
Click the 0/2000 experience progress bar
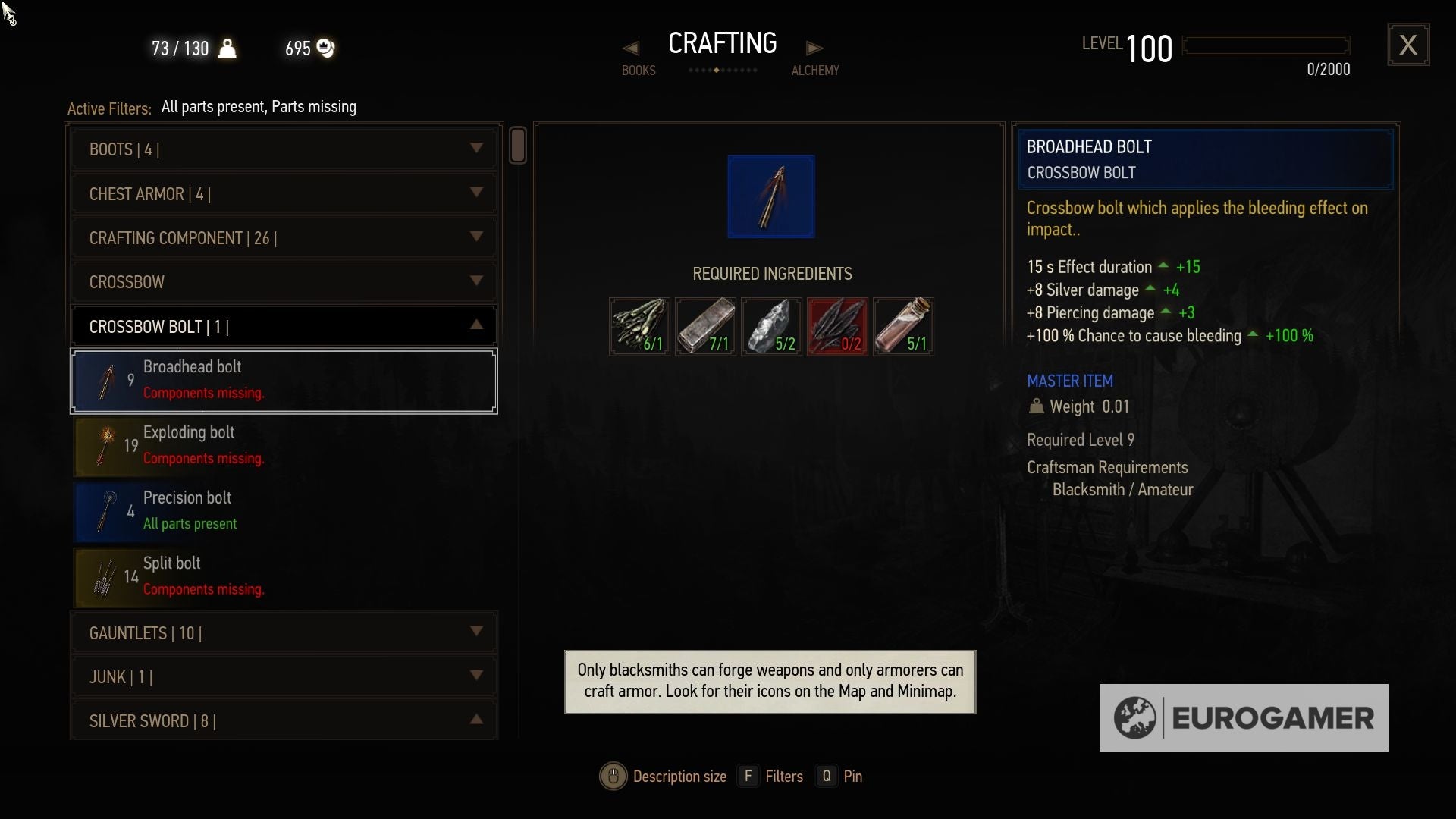1265,45
